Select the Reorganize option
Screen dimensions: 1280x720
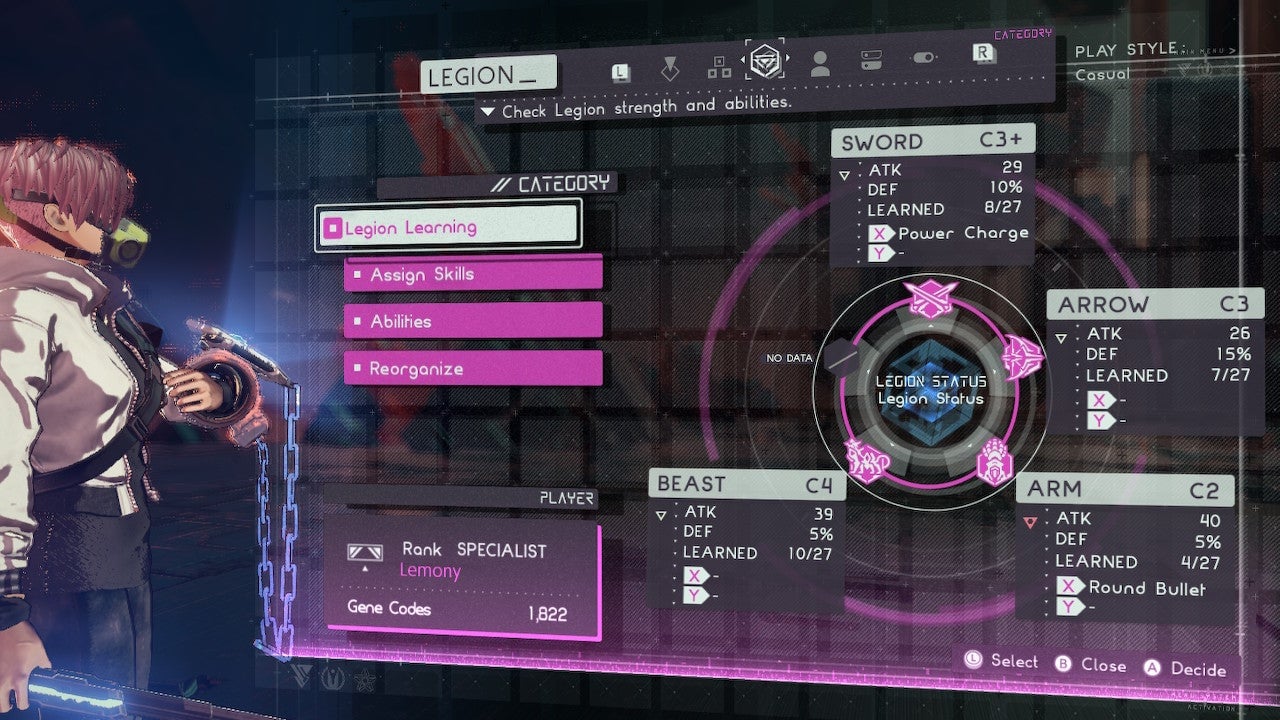[473, 368]
